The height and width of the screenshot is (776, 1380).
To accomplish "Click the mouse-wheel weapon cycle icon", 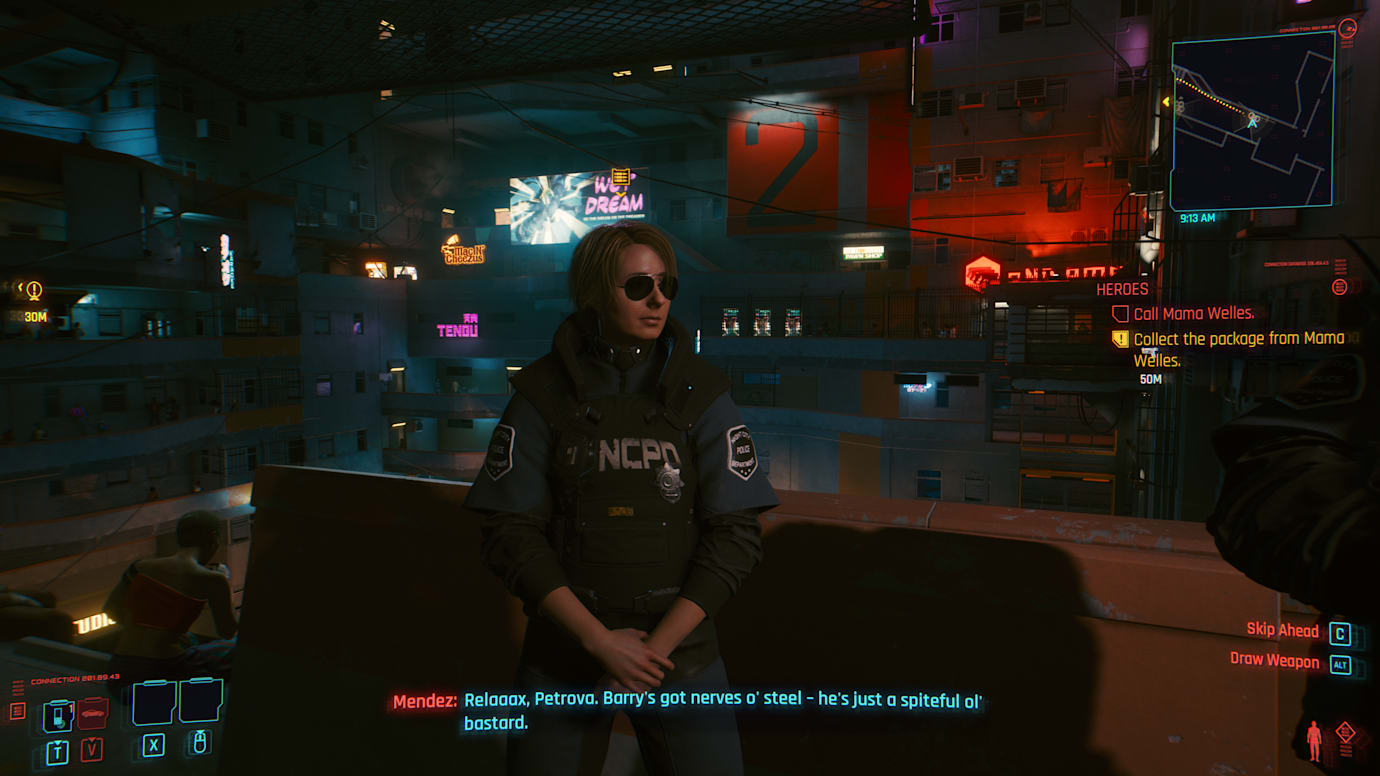I will [x=200, y=743].
